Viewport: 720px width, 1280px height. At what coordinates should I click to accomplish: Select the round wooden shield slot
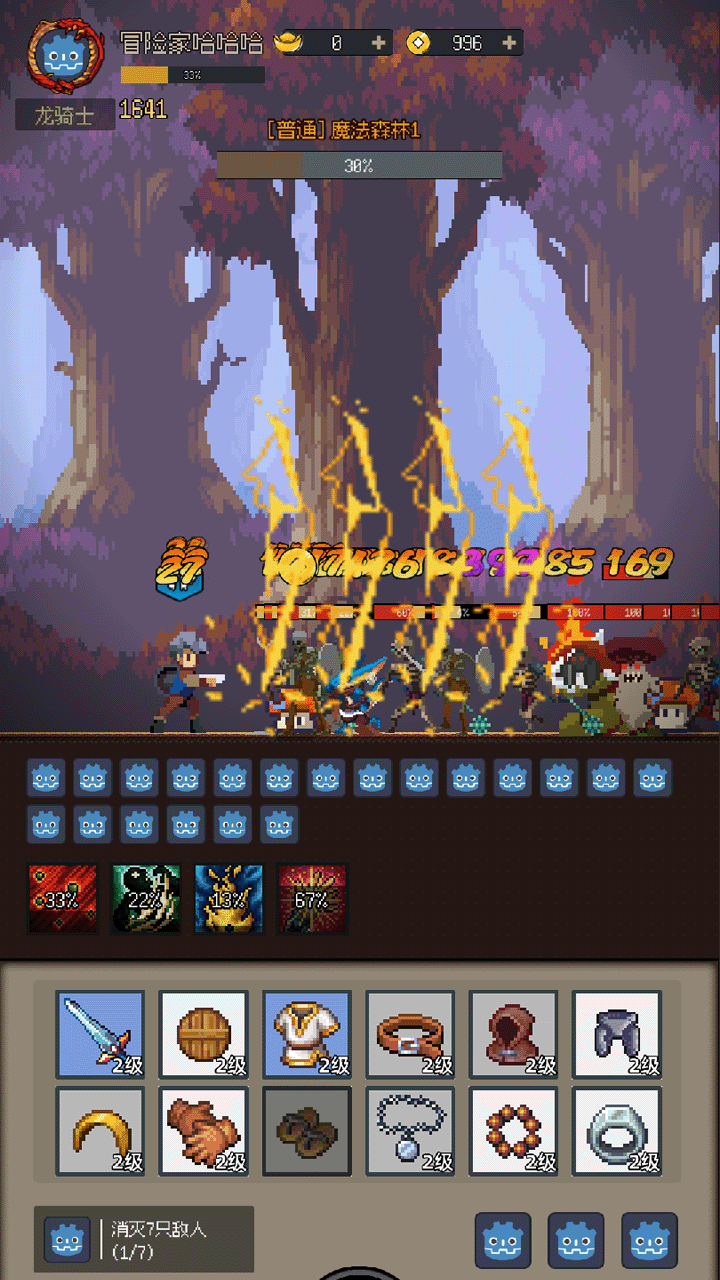tap(203, 1035)
